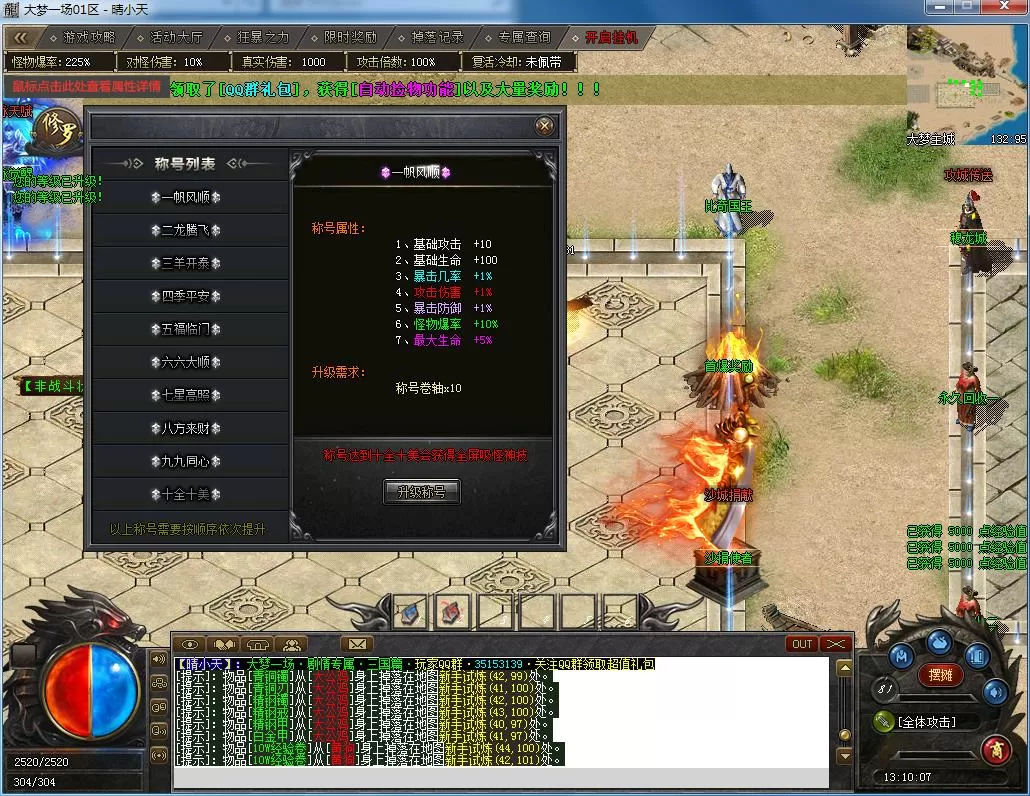
Task: Minimize the game window
Action: point(935,8)
